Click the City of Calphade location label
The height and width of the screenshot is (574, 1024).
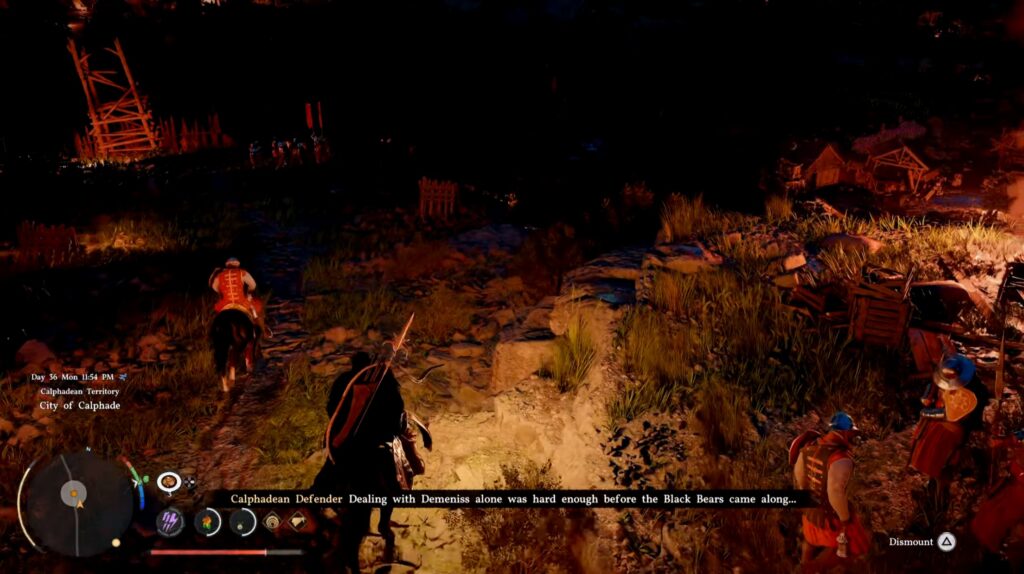coord(78,406)
